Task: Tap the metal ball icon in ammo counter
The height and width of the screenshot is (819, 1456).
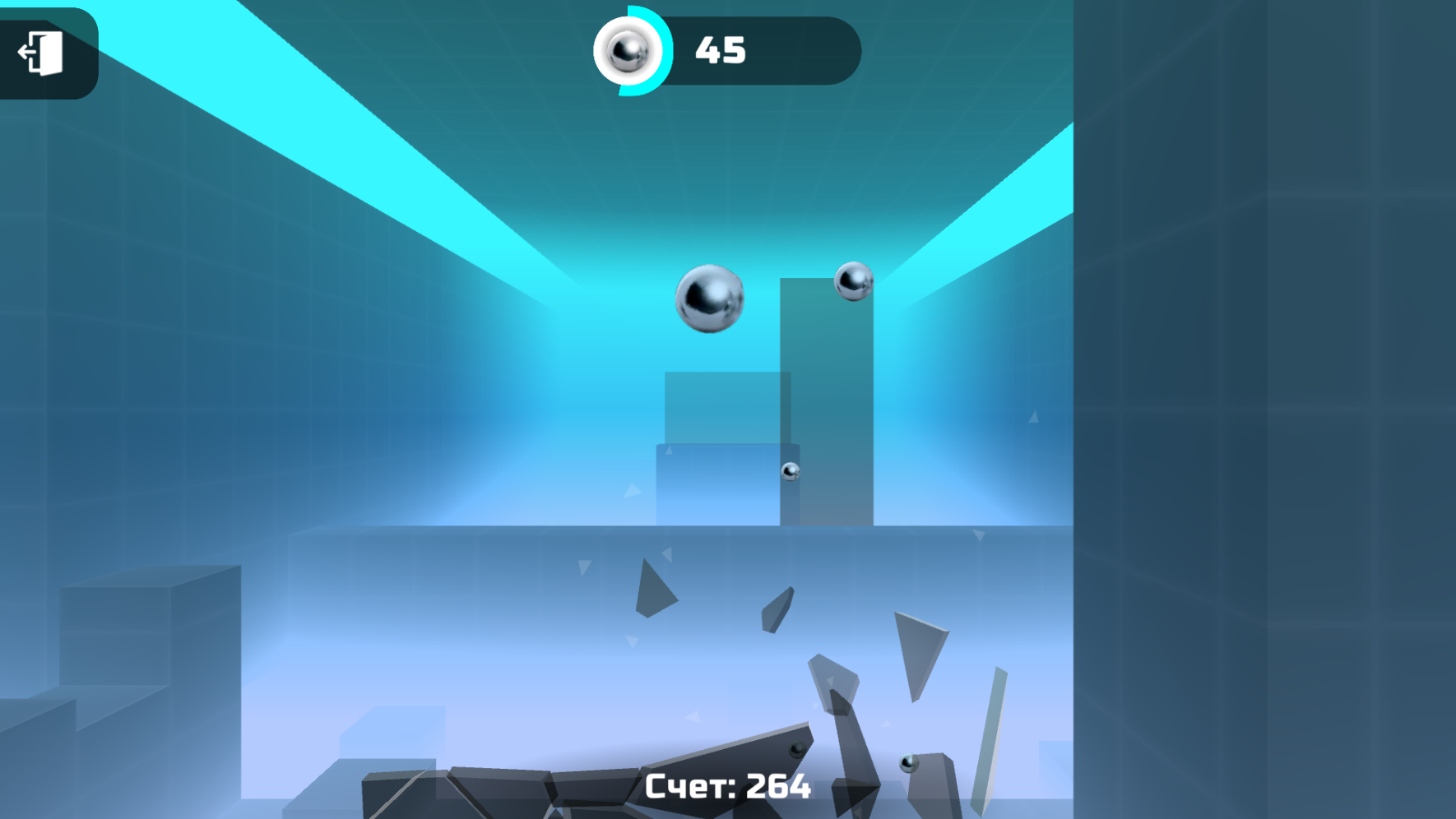Action: pos(628,51)
